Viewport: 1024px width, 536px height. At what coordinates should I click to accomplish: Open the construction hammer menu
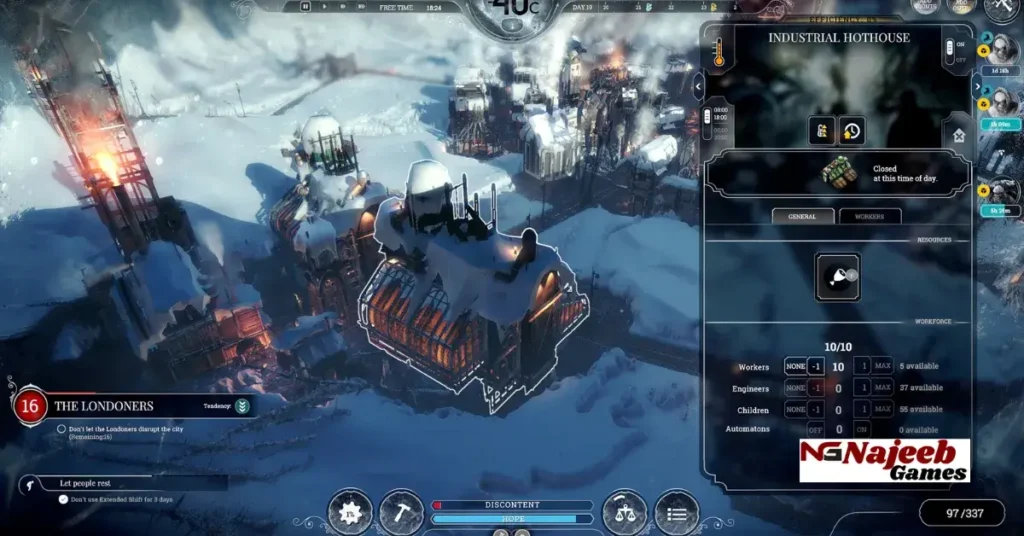coord(401,512)
